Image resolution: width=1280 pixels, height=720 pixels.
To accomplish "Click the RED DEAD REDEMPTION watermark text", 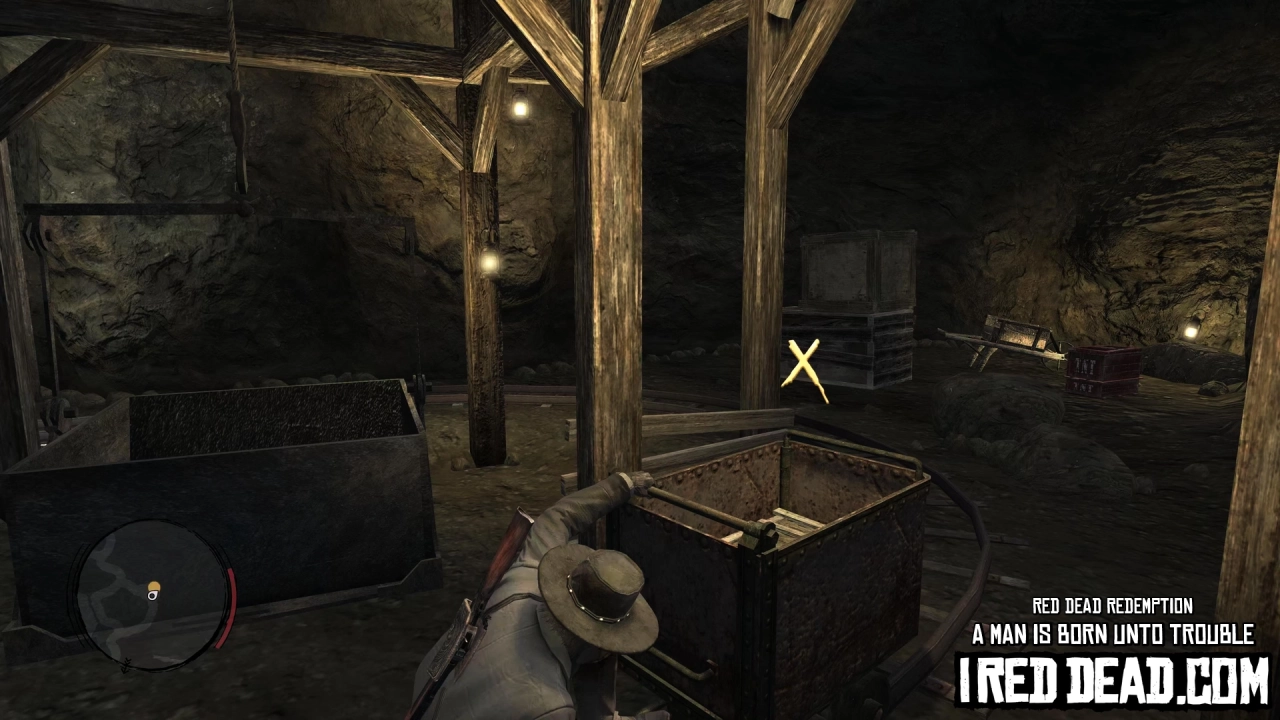I will click(x=1112, y=604).
